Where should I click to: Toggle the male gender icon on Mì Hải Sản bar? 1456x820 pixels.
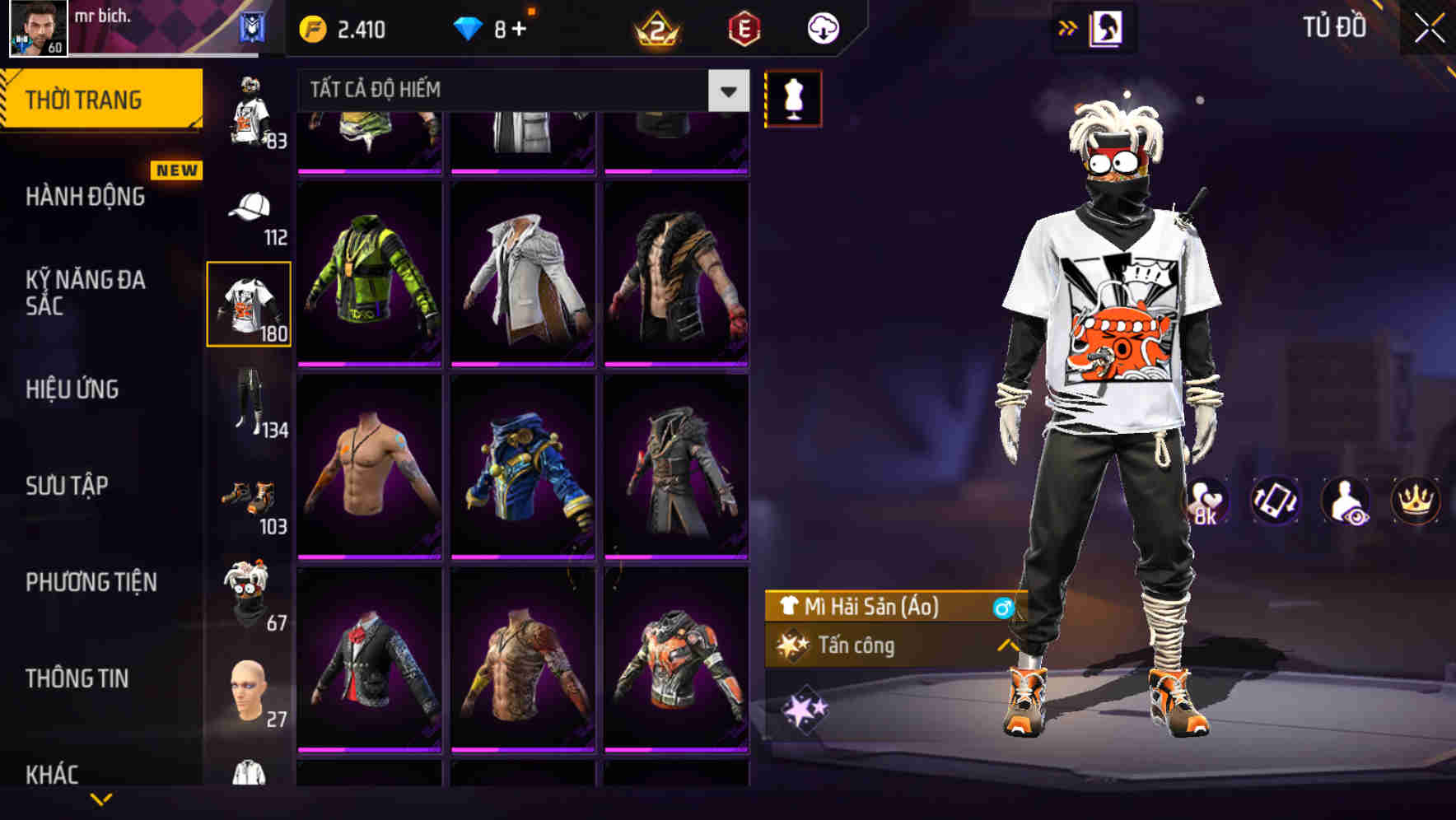click(x=1001, y=608)
